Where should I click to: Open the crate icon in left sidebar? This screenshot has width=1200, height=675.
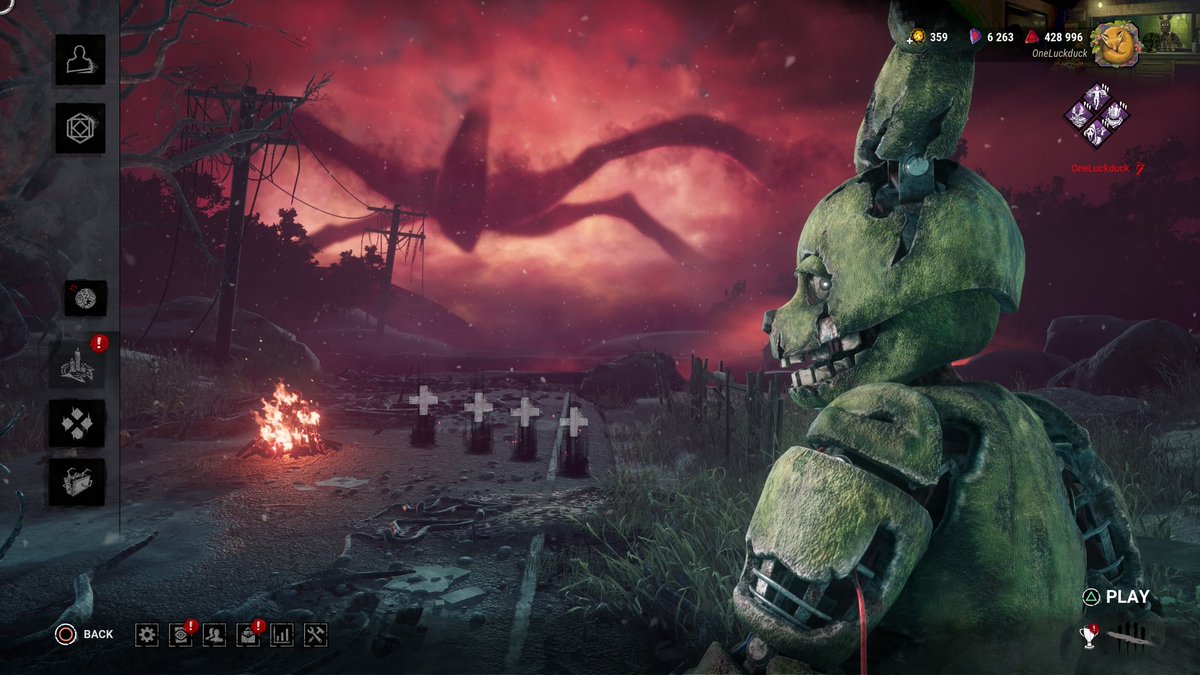coord(78,481)
